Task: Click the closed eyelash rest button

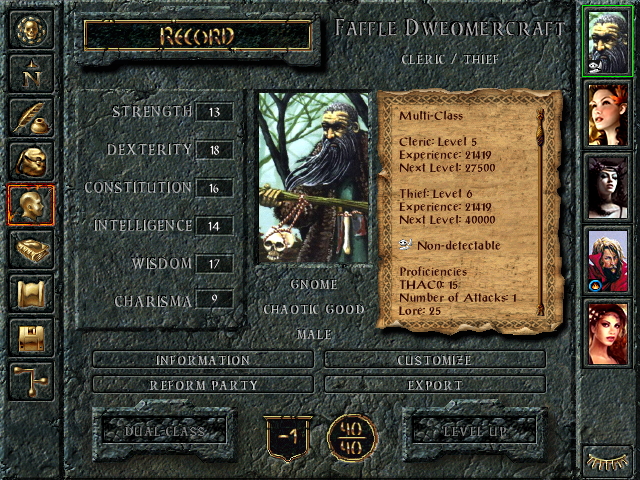Action: pyautogui.click(x=607, y=462)
